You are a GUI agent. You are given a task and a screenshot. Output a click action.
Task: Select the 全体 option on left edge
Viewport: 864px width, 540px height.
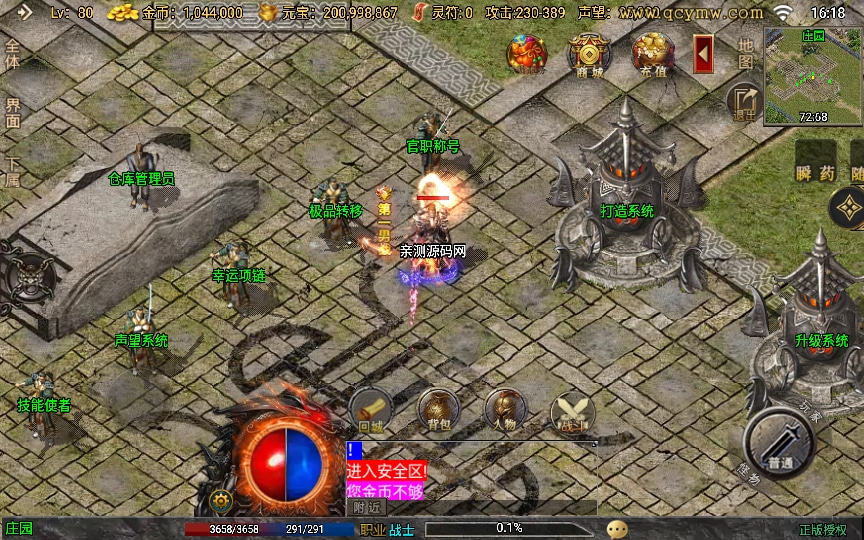13,54
